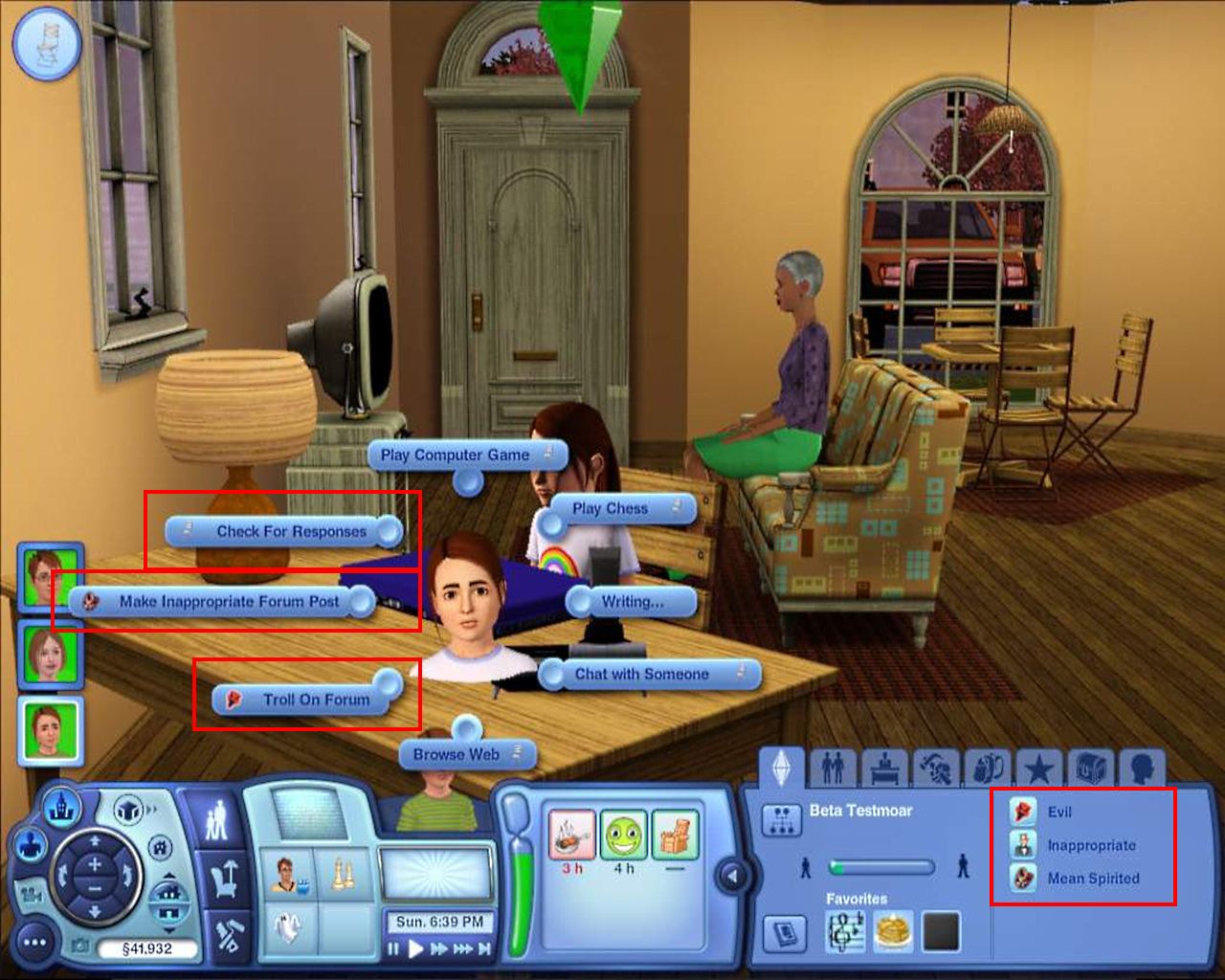Open the three-dots options menu

[x=34, y=944]
